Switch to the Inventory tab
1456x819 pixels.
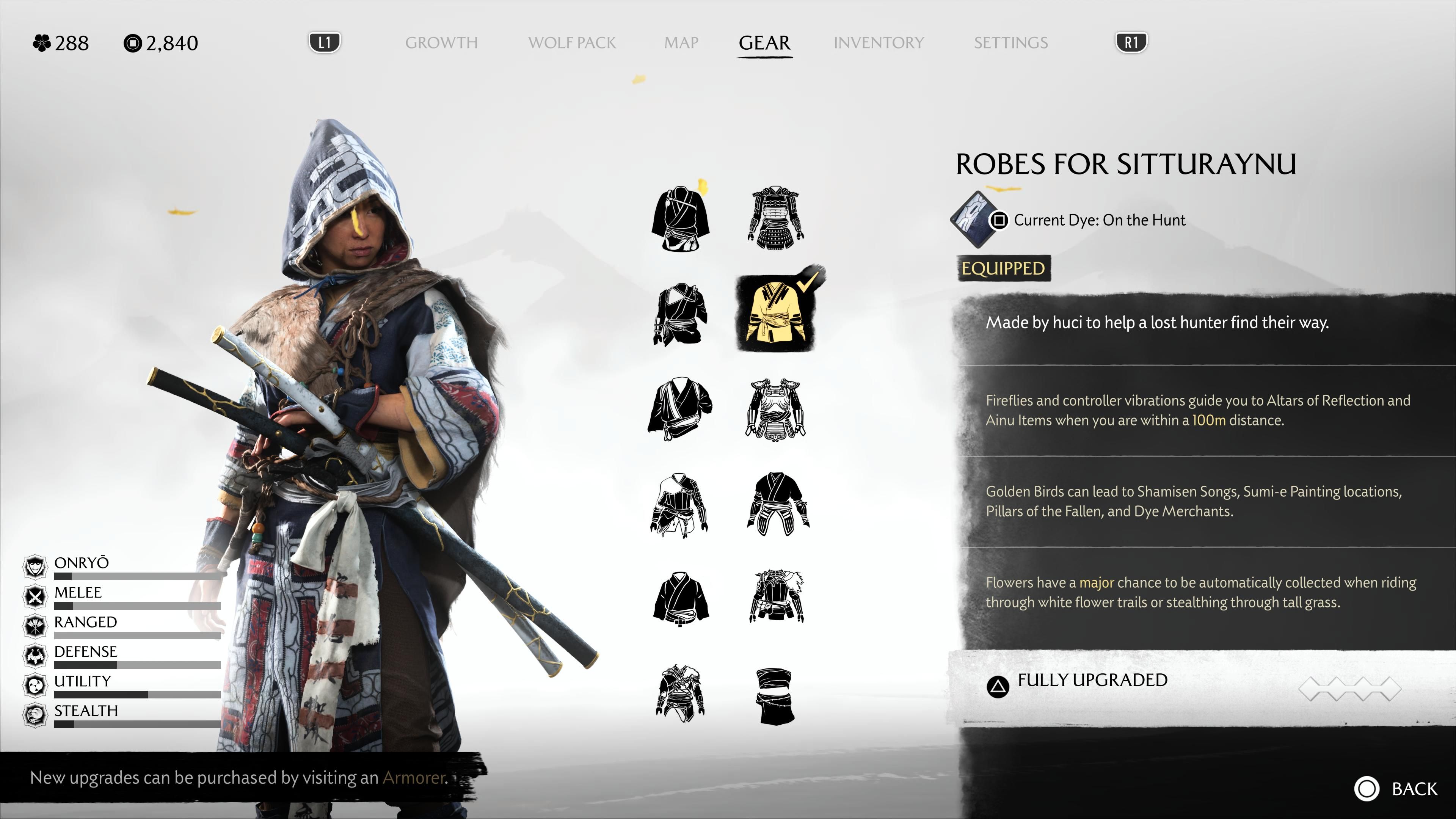(x=879, y=43)
